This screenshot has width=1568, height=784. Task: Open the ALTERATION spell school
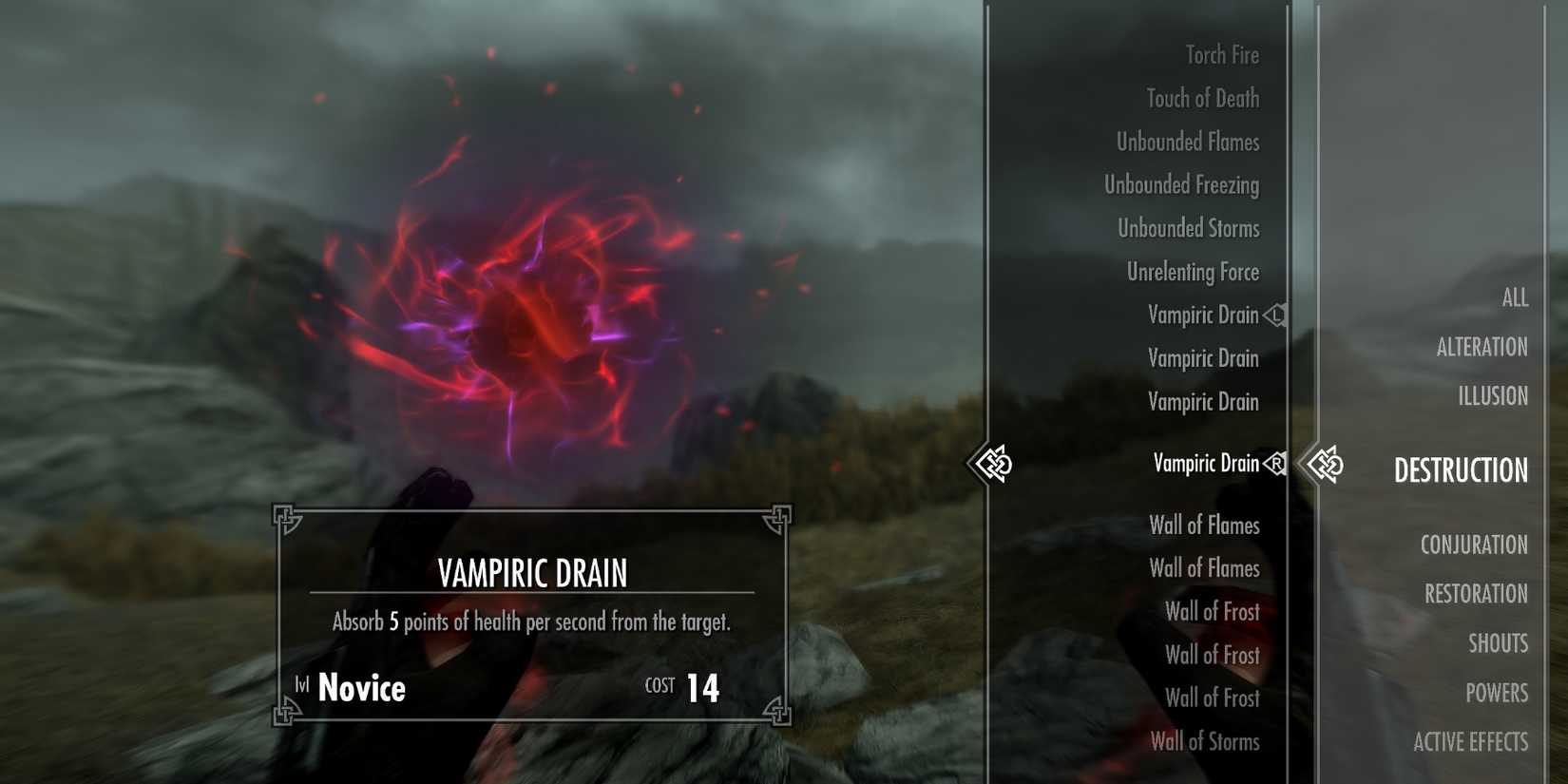tap(1482, 346)
